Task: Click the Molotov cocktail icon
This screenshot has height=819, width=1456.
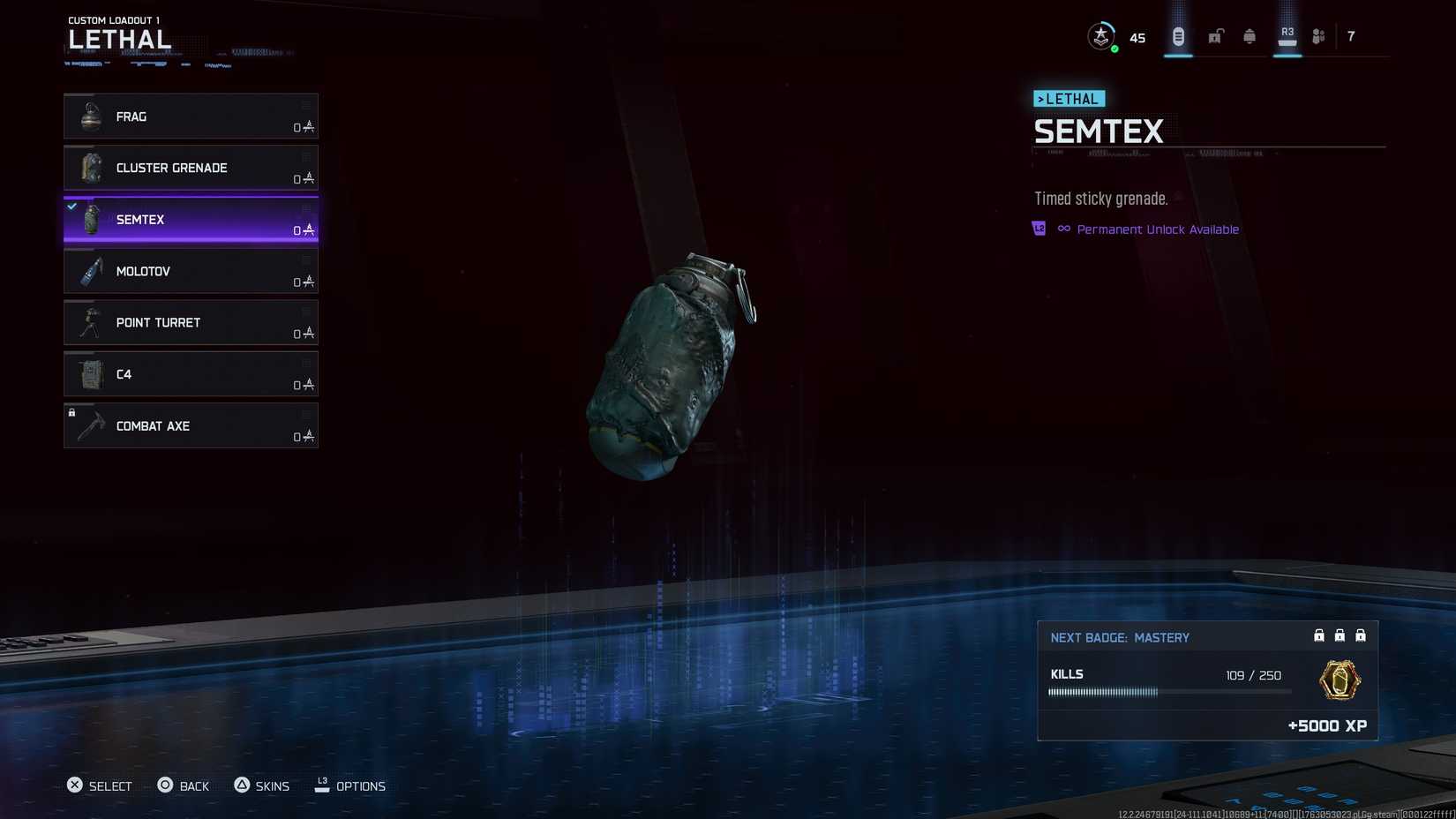Action: pyautogui.click(x=89, y=271)
